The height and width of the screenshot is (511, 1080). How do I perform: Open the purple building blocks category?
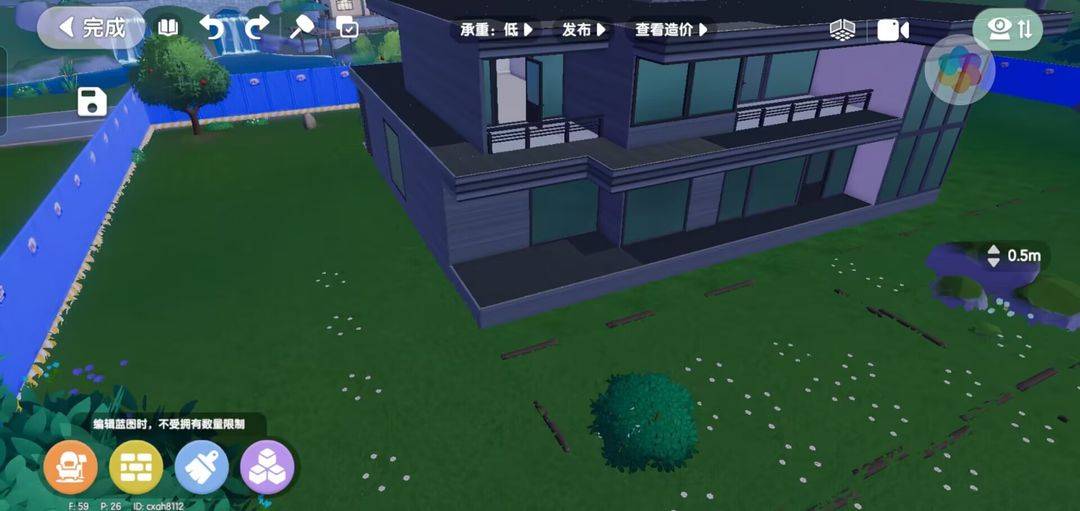point(267,467)
